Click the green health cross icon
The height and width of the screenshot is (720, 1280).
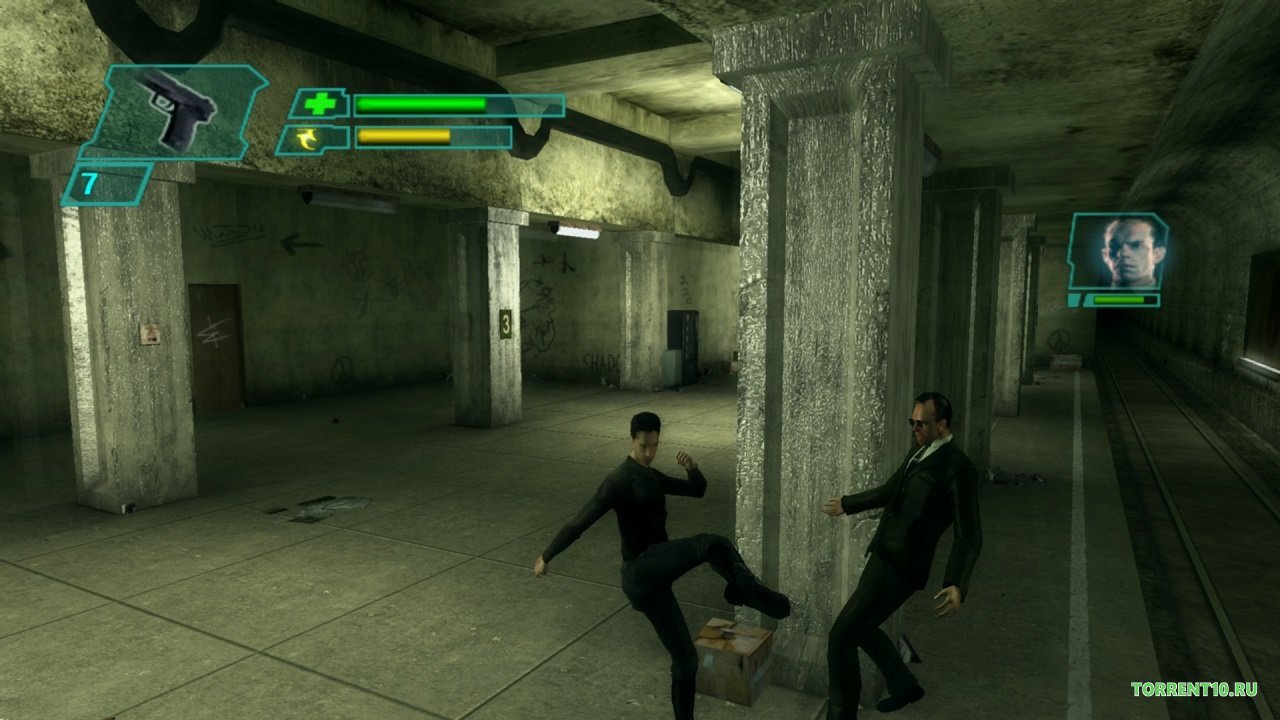tap(320, 104)
